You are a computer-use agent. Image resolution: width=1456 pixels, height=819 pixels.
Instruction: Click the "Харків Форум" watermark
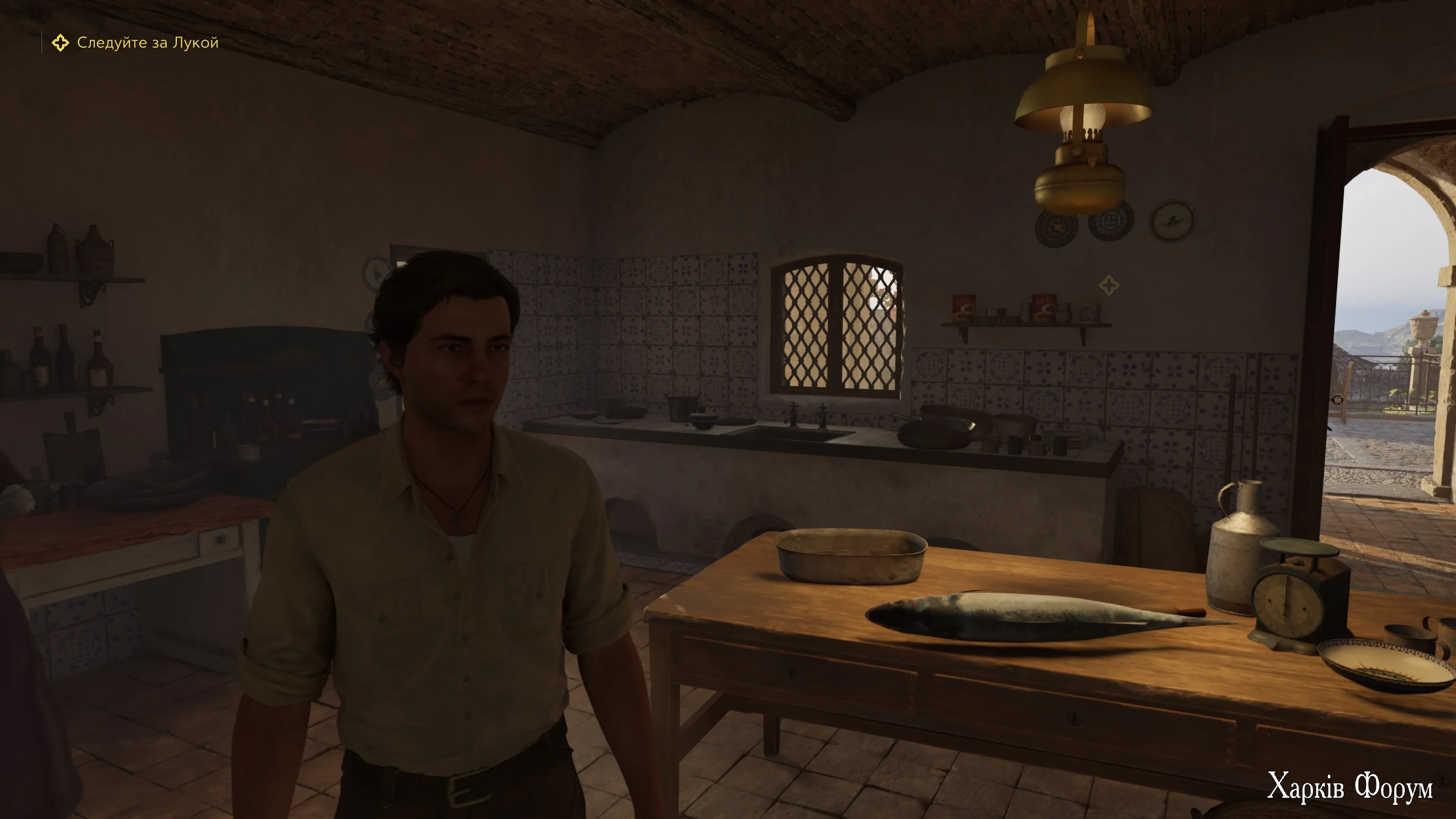[x=1349, y=786]
